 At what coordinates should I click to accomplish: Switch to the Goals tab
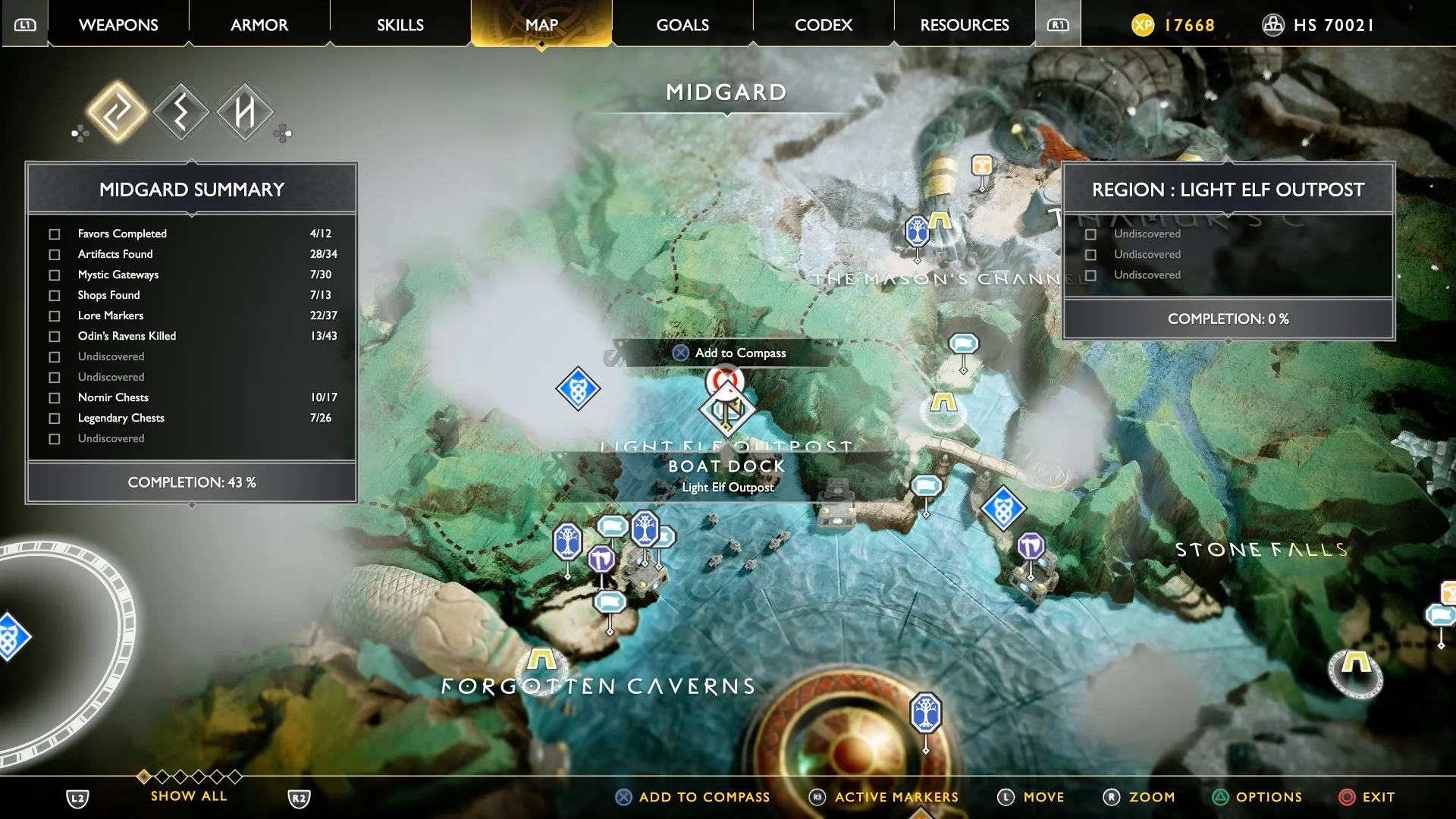[681, 25]
